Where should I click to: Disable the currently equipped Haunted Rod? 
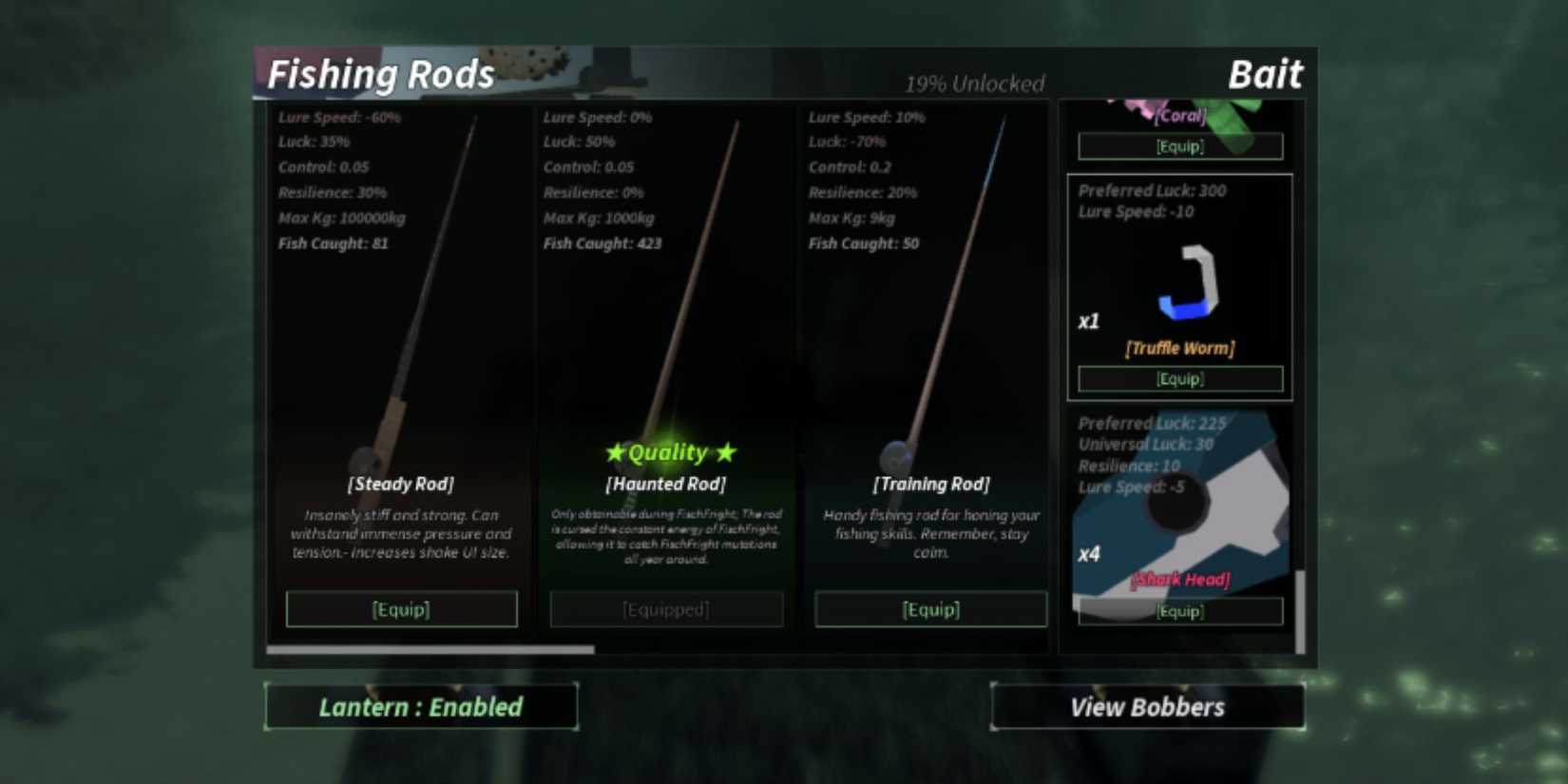[665, 609]
